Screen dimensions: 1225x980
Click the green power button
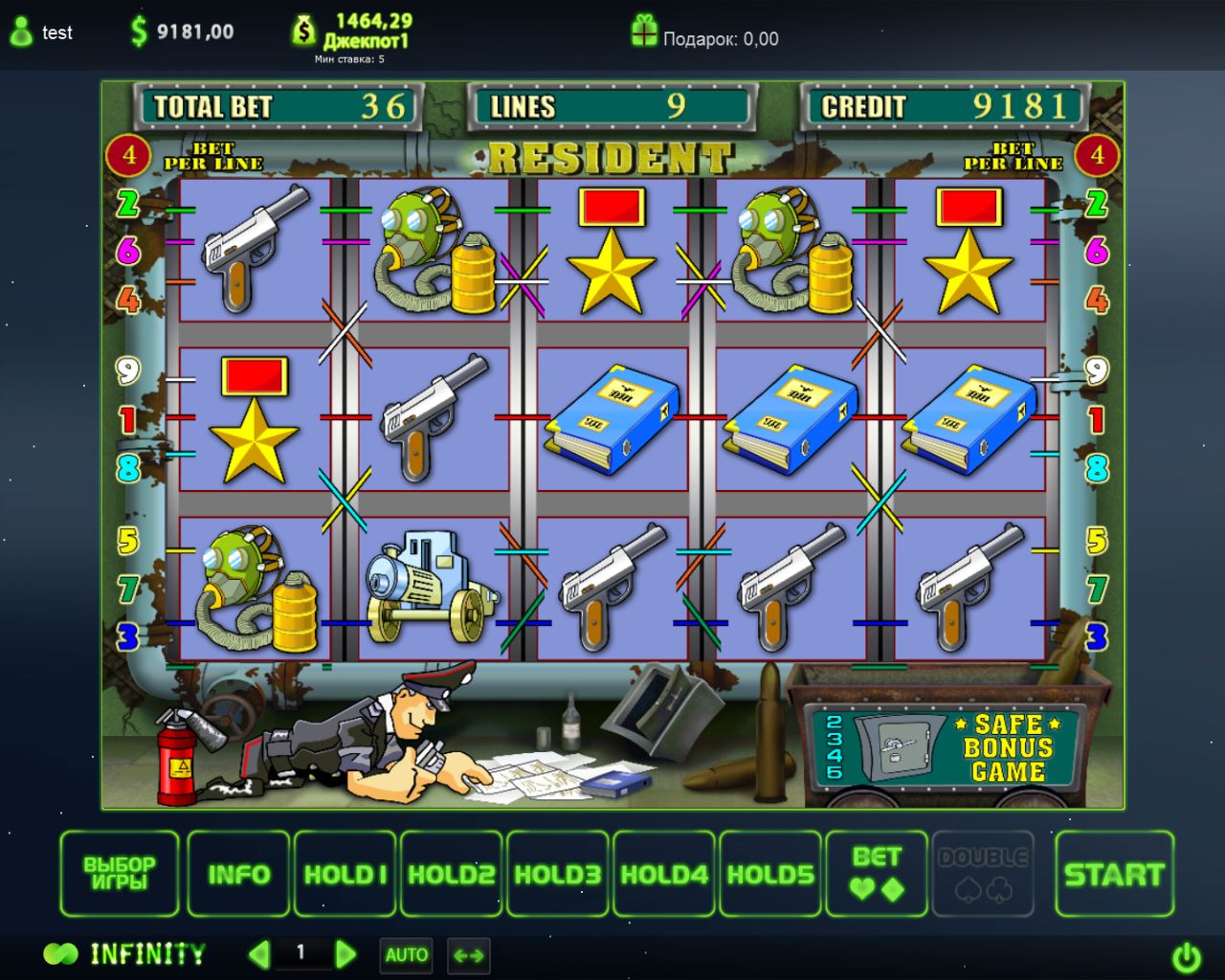[x=1187, y=956]
